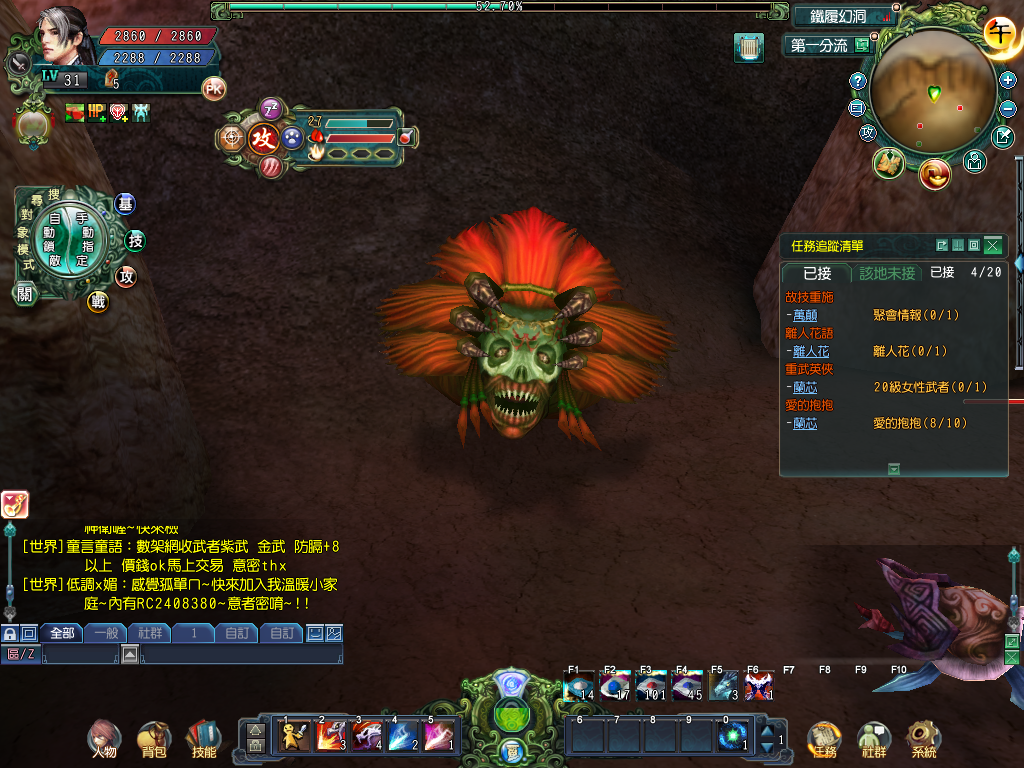Viewport: 1024px width, 768px height.
Task: Click the 第一分流 channel switch button
Action: (x=829, y=45)
